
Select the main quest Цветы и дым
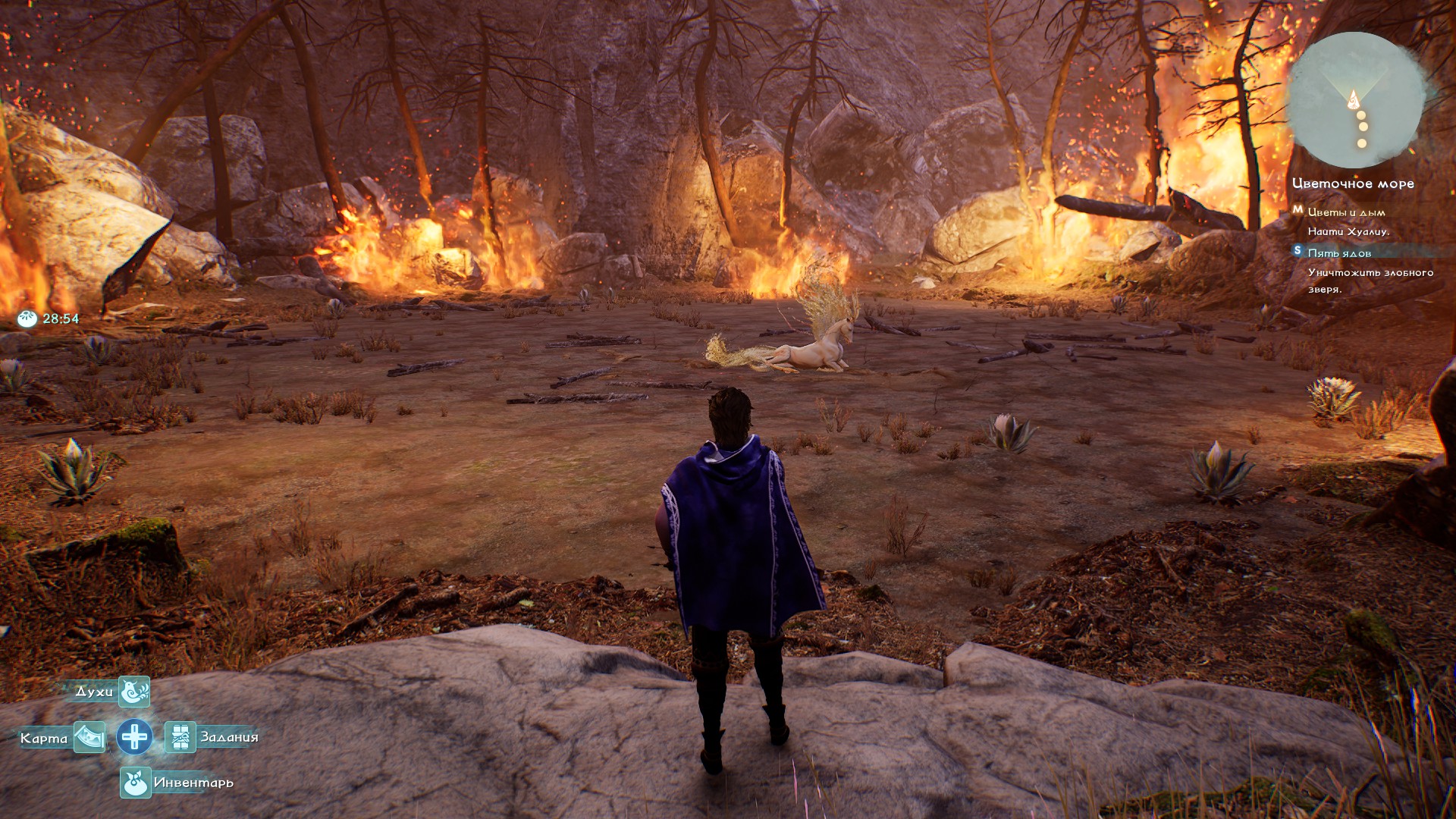pos(1346,212)
